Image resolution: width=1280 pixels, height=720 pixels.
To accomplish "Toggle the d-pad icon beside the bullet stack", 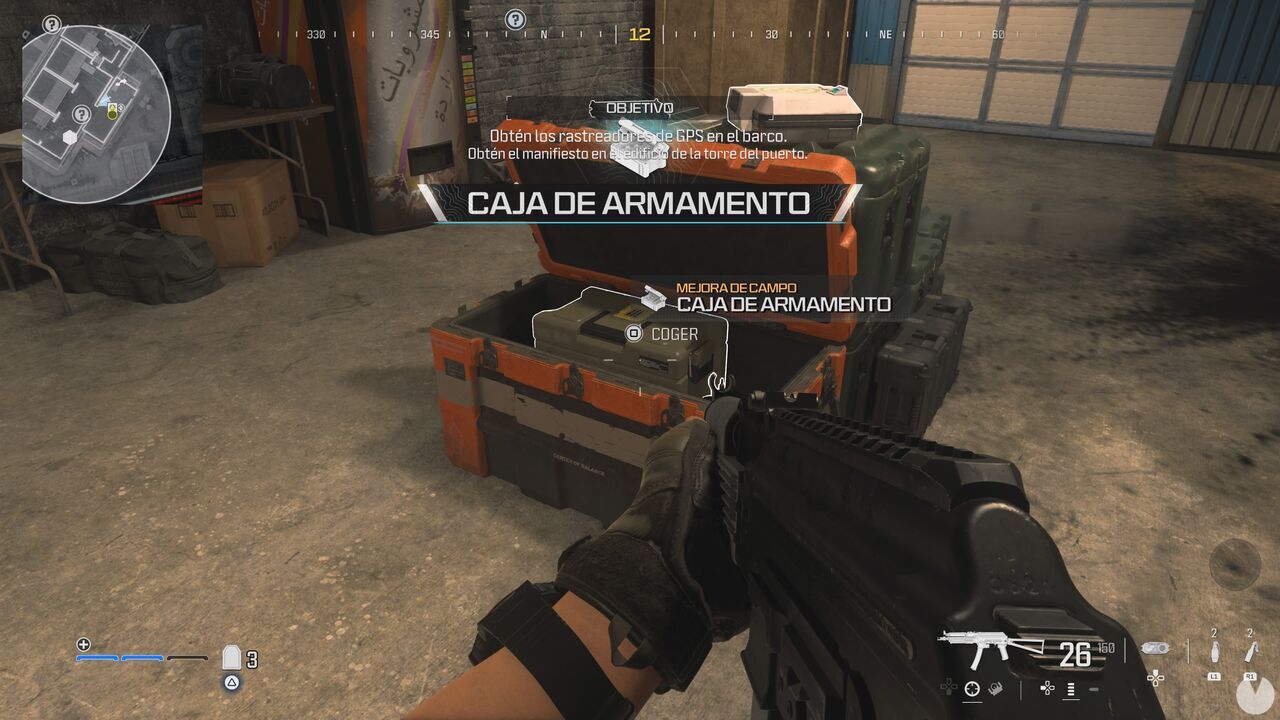I will point(1047,689).
